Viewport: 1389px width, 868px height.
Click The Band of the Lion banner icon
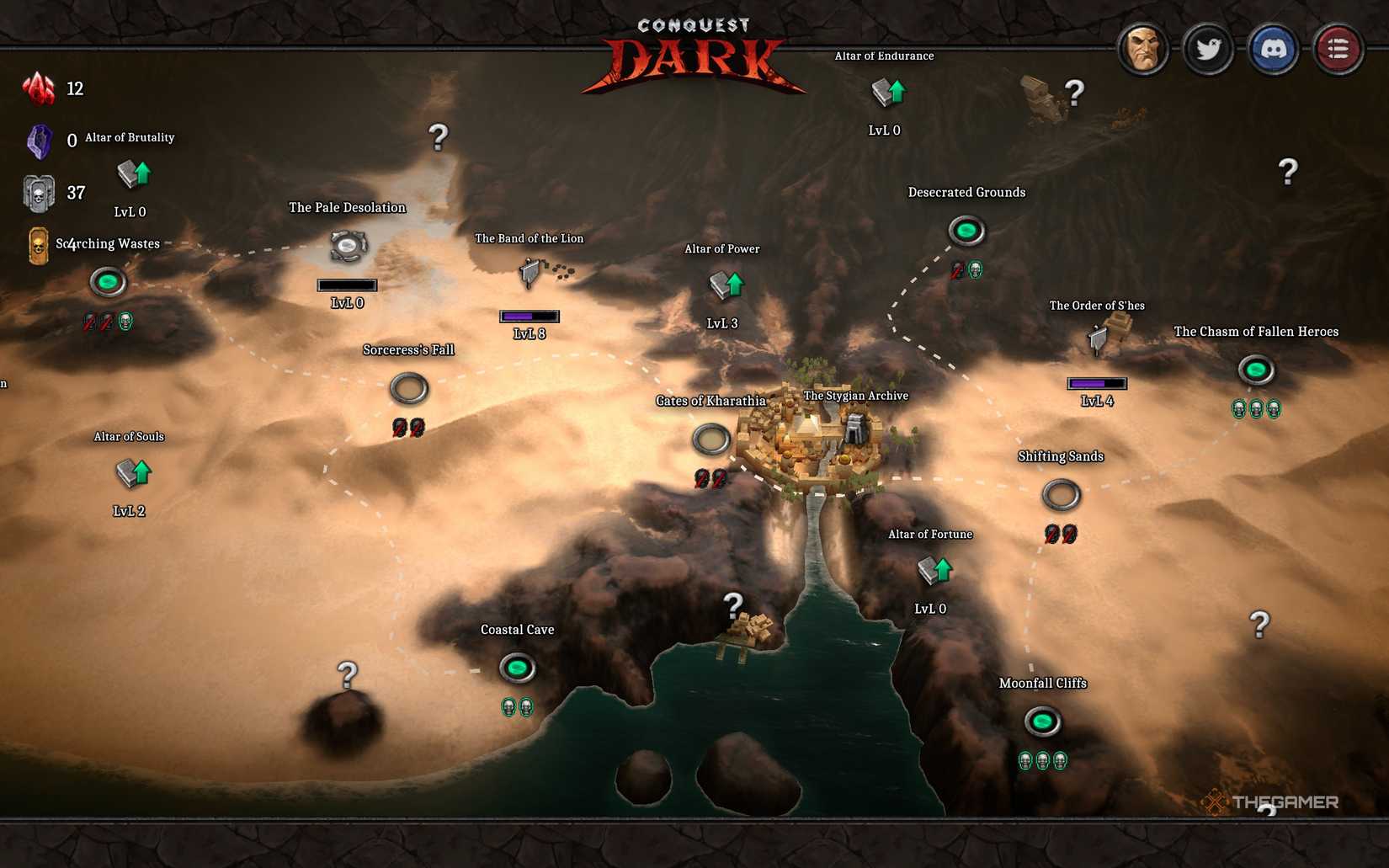[530, 272]
